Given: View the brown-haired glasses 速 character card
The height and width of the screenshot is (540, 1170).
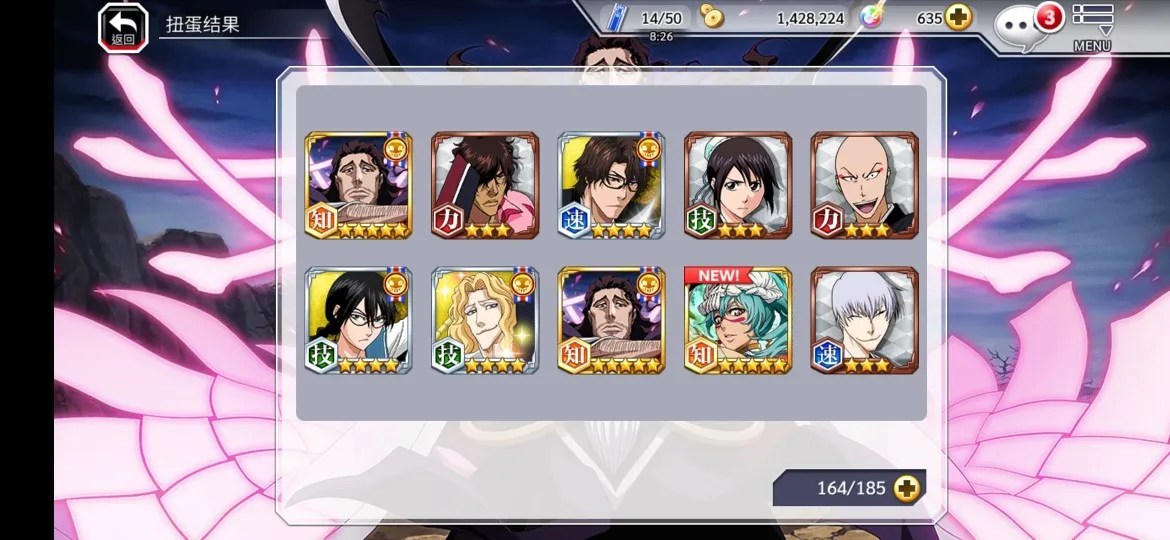Looking at the screenshot, I should (x=611, y=185).
